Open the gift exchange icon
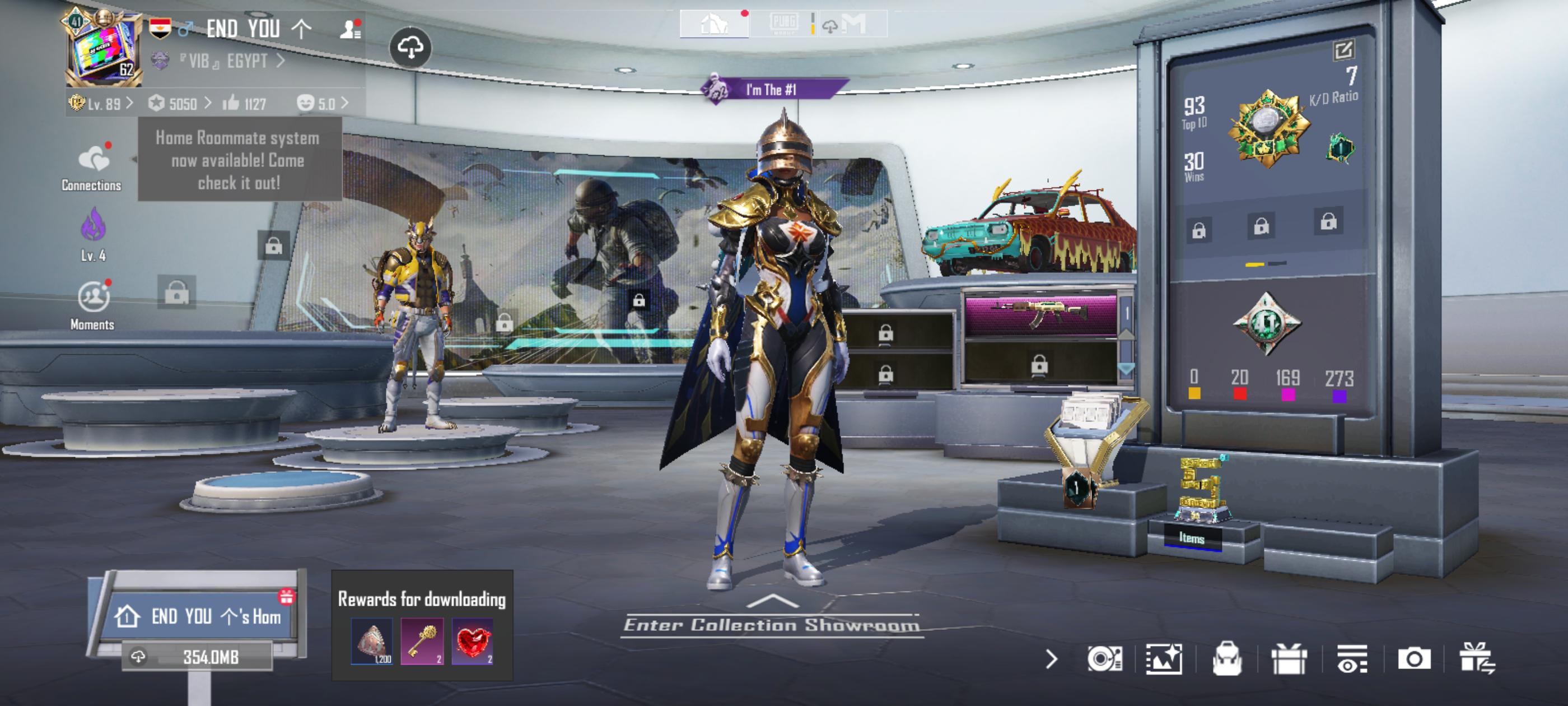 pos(1477,658)
